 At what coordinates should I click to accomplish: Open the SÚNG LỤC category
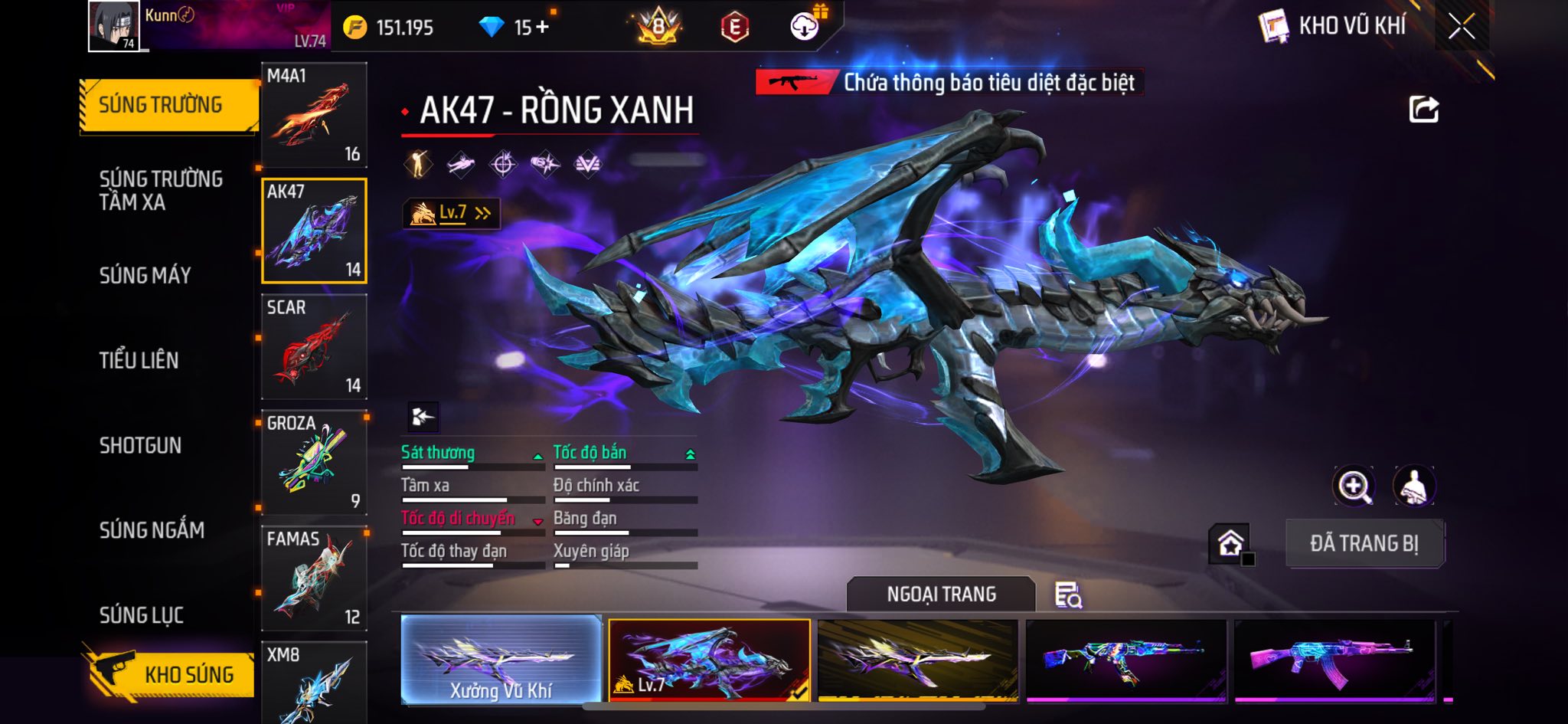coord(142,614)
